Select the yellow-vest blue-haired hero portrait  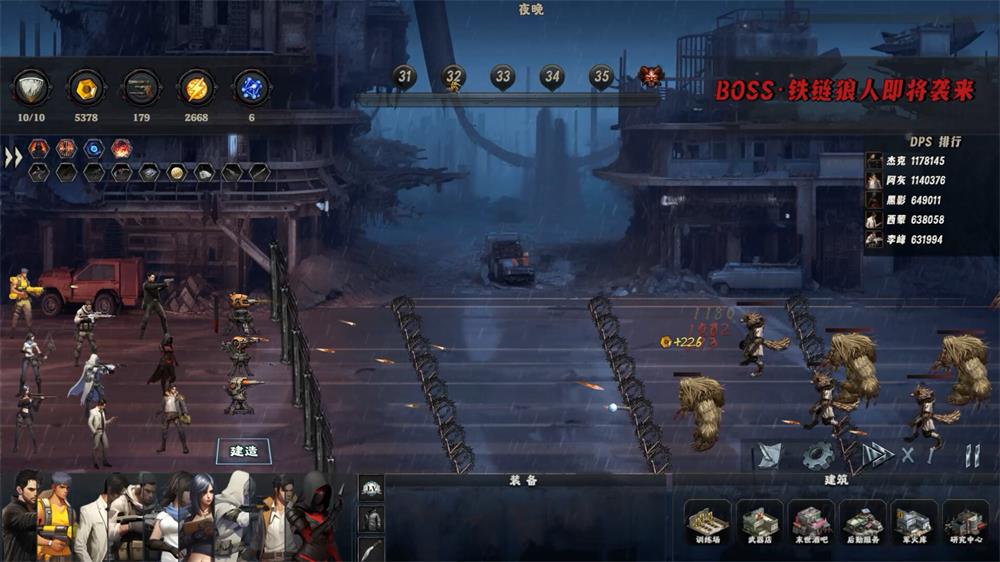(x=57, y=518)
